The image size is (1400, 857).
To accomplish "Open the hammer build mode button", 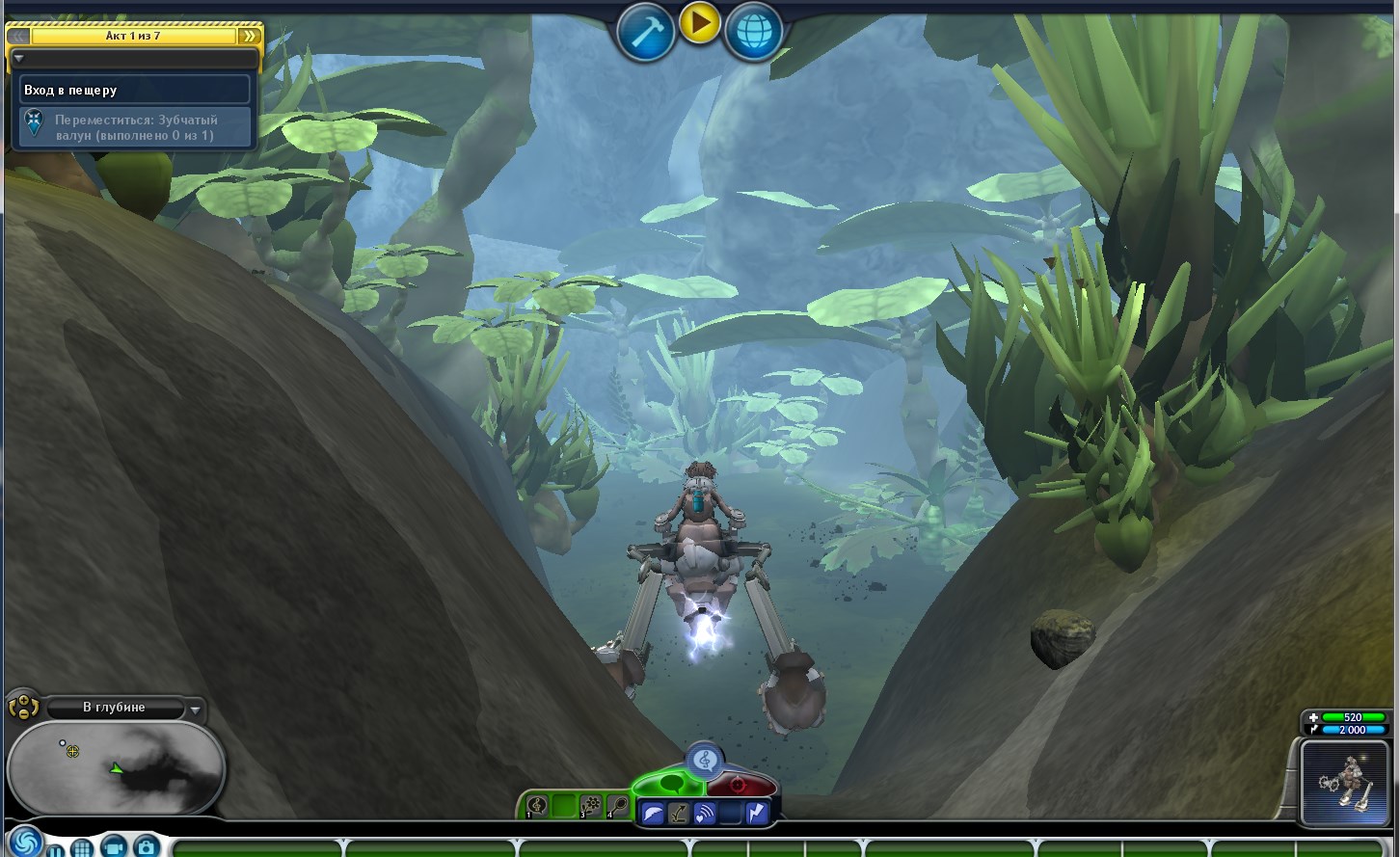I will tap(645, 33).
